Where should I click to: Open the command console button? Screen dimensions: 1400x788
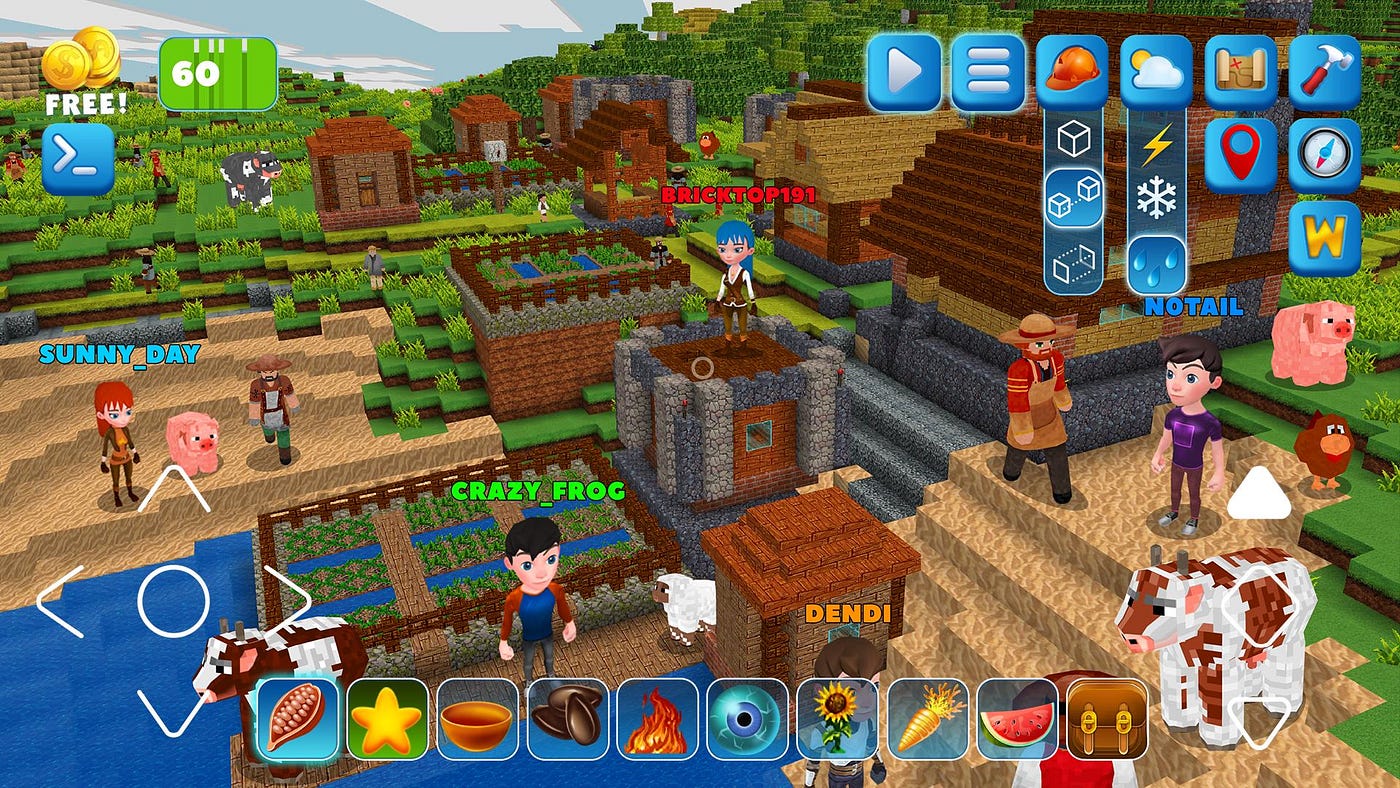pos(78,159)
